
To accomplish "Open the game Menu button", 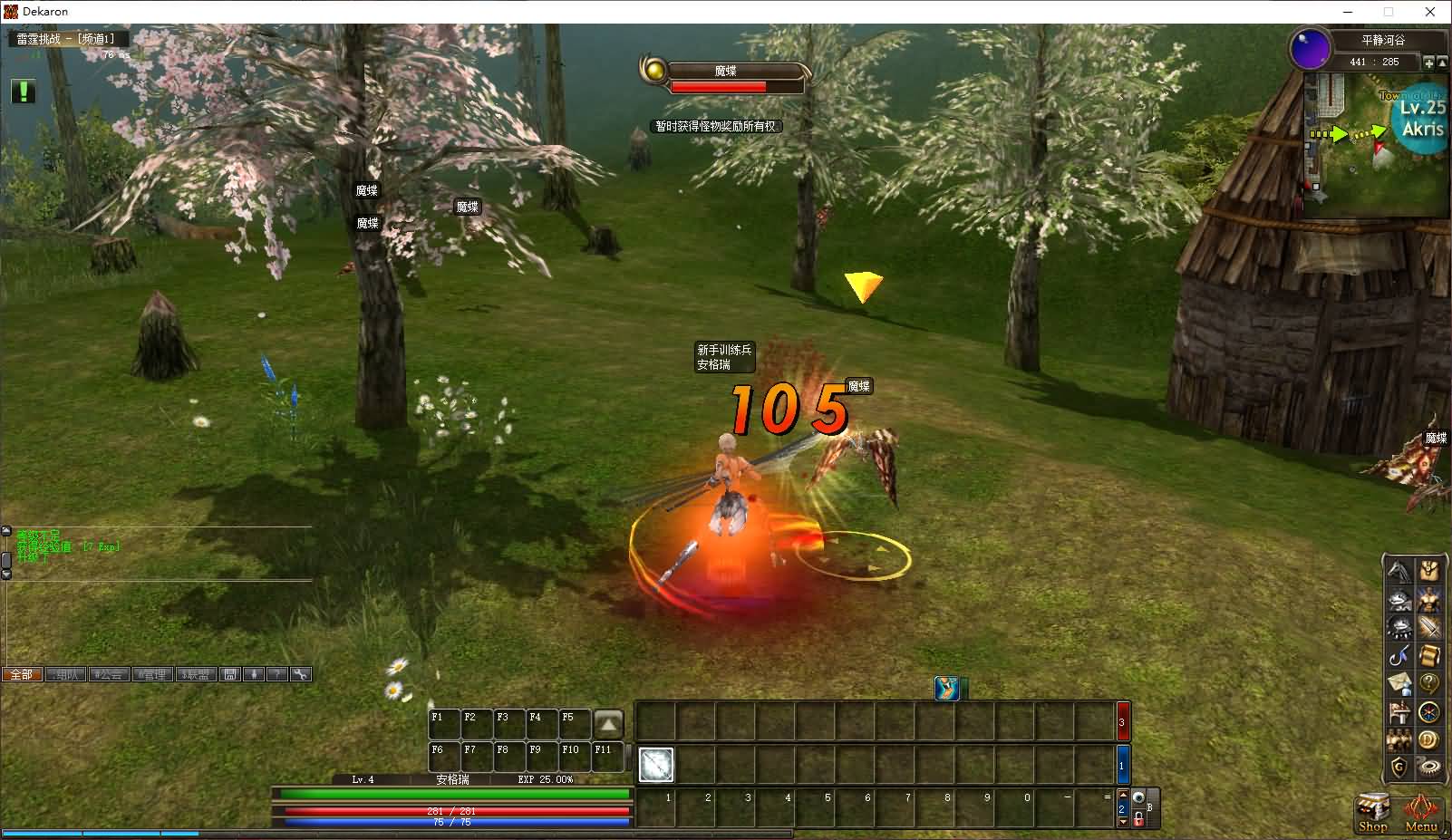I will [x=1421, y=812].
